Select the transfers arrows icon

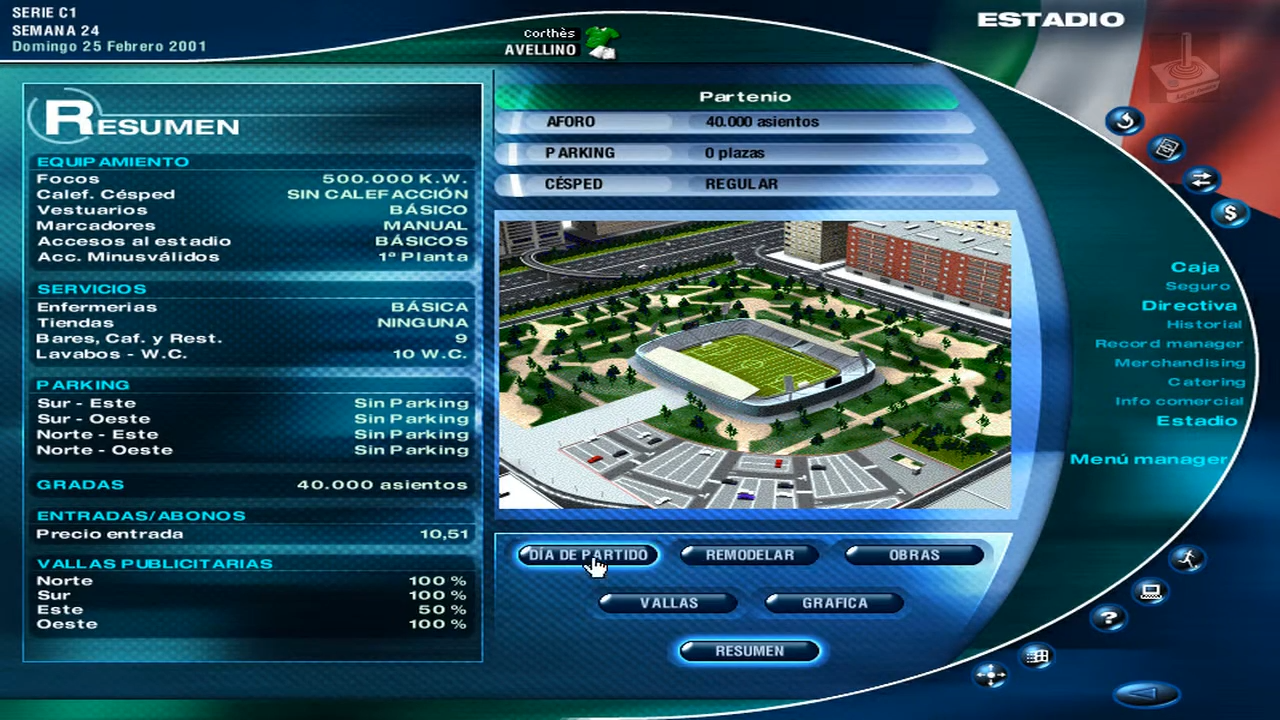point(1202,180)
